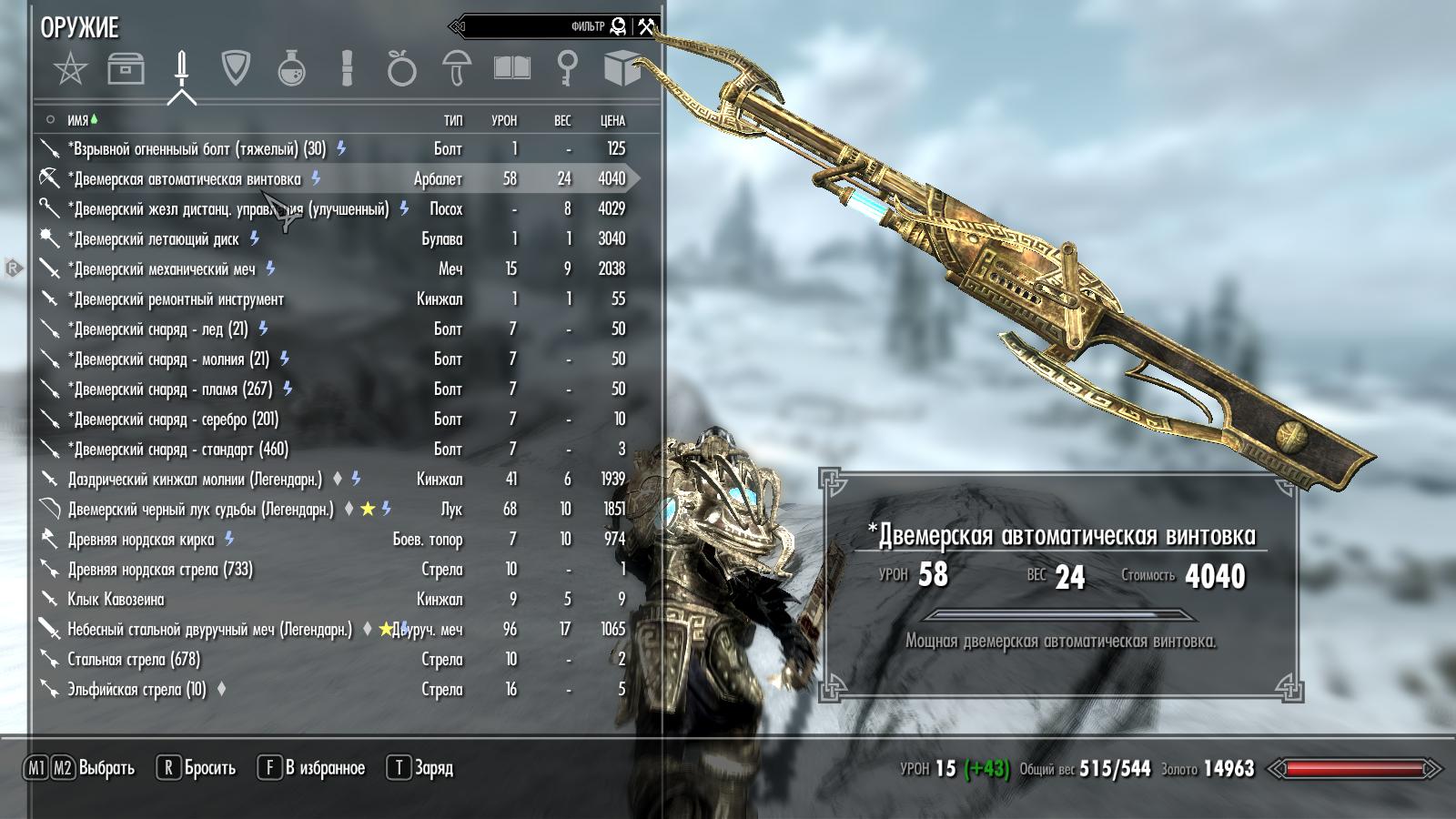Select Двемерский летающий диск row
Image resolution: width=1456 pixels, height=819 pixels.
coord(157,239)
